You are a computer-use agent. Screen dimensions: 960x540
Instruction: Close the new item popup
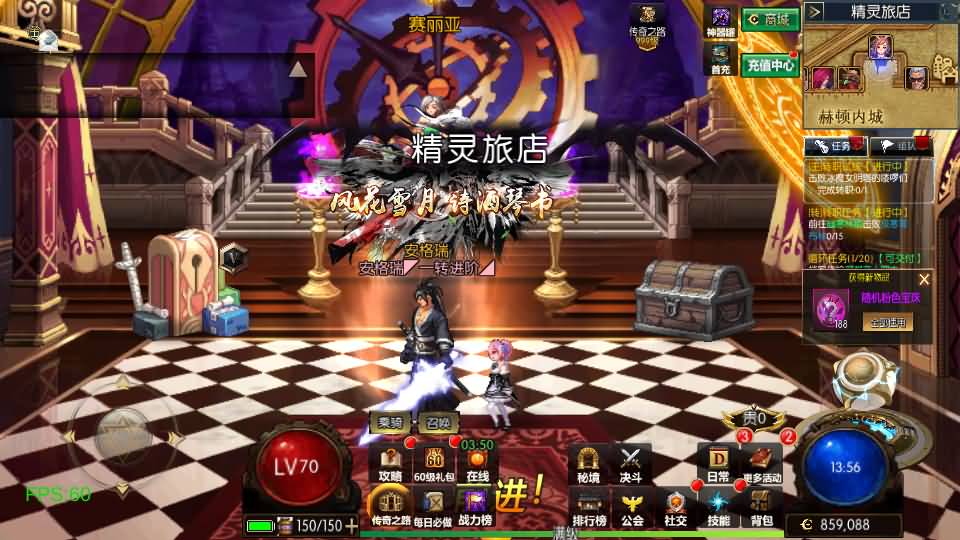924,280
